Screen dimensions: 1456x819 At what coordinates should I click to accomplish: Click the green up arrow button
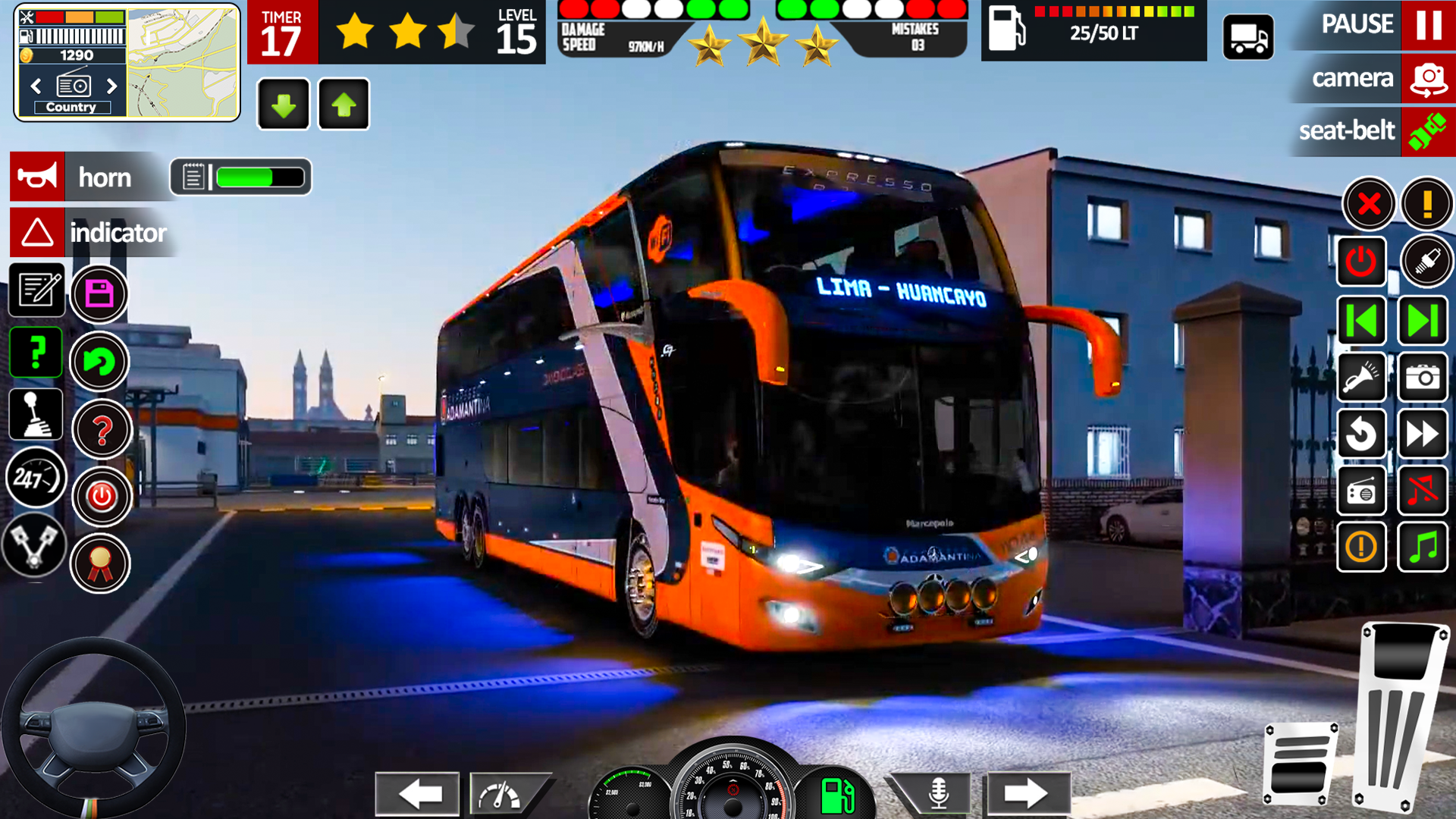344,105
